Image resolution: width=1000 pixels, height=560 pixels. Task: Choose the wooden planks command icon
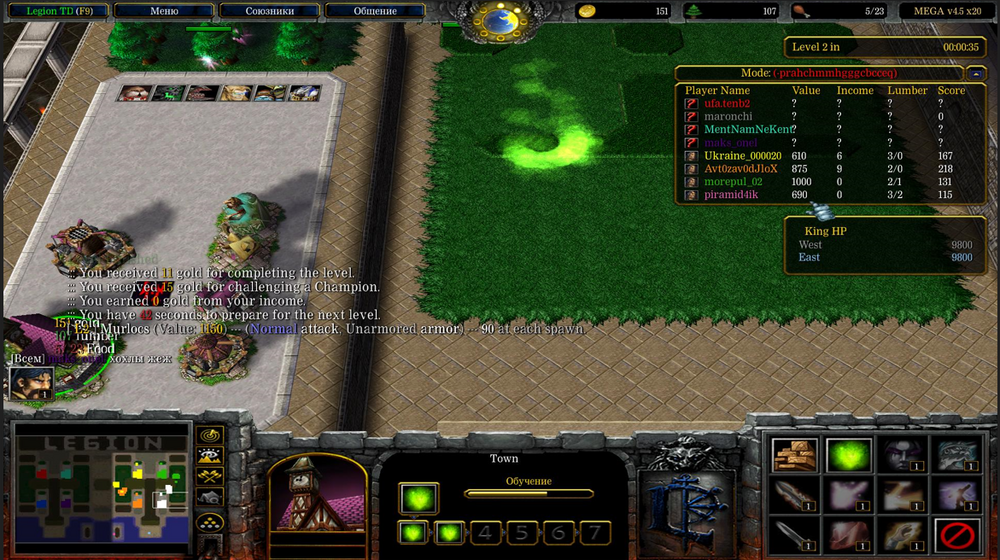tap(794, 455)
